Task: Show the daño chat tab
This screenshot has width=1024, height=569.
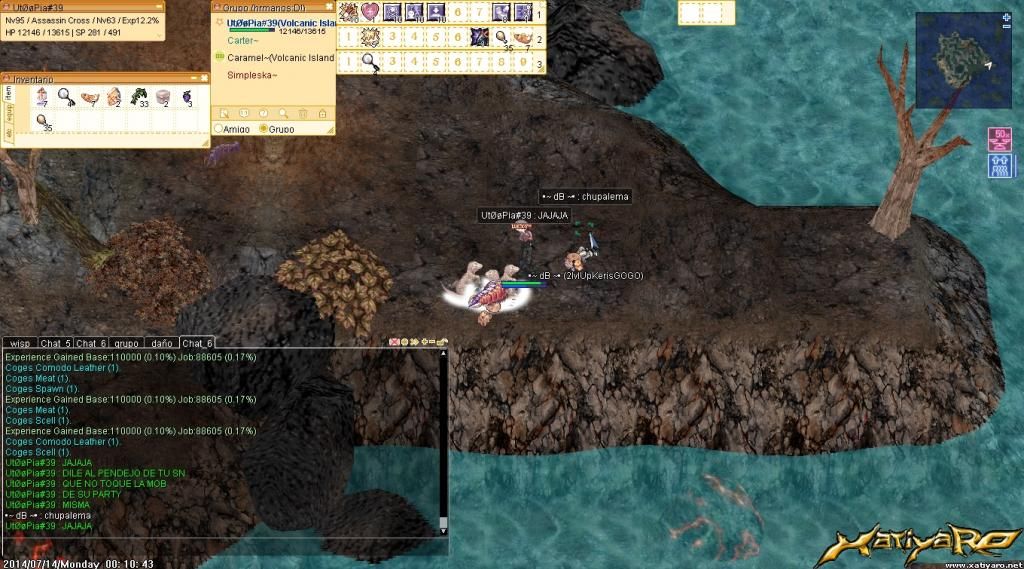Action: tap(161, 343)
